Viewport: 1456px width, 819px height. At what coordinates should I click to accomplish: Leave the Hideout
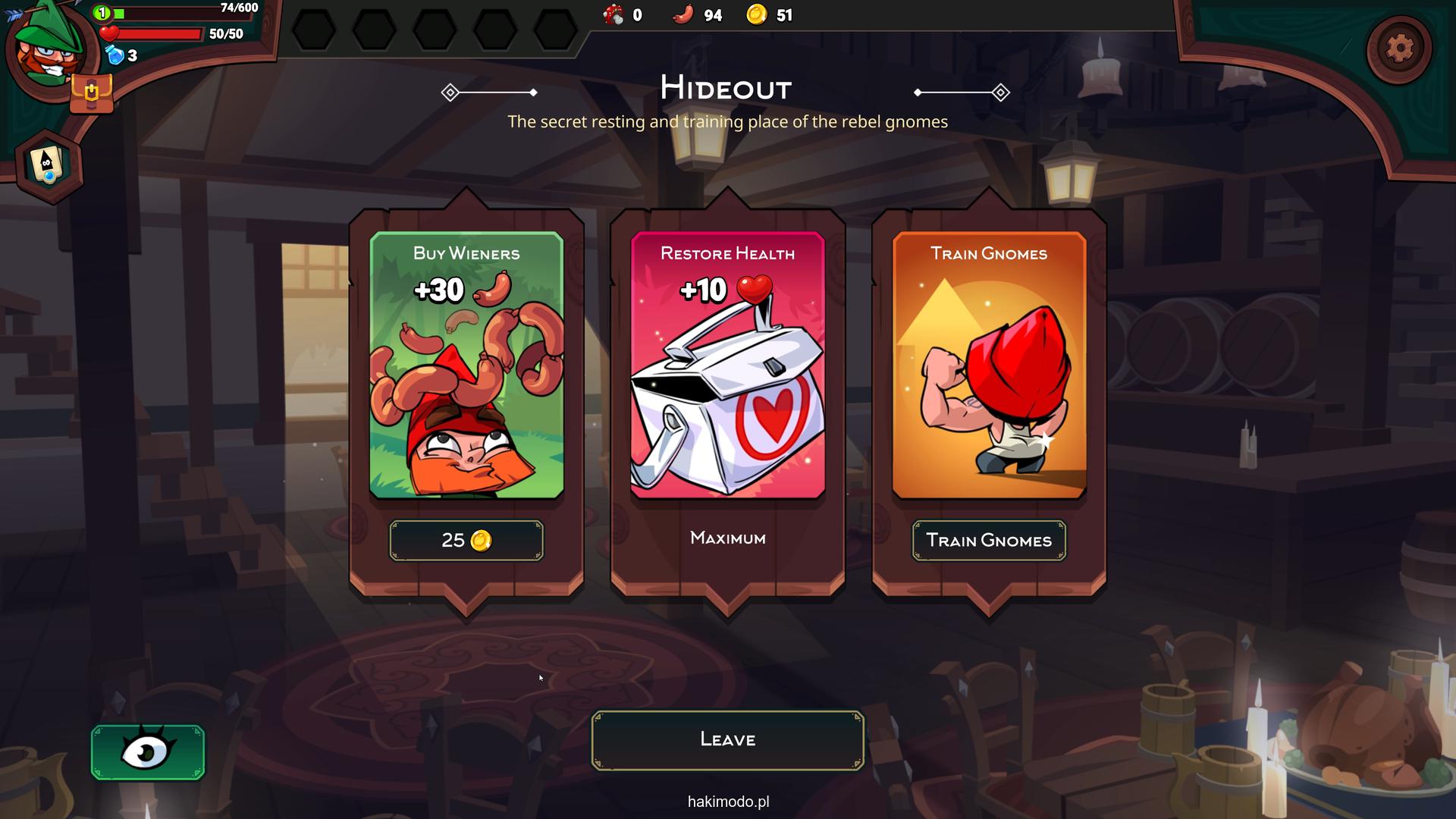click(x=727, y=739)
